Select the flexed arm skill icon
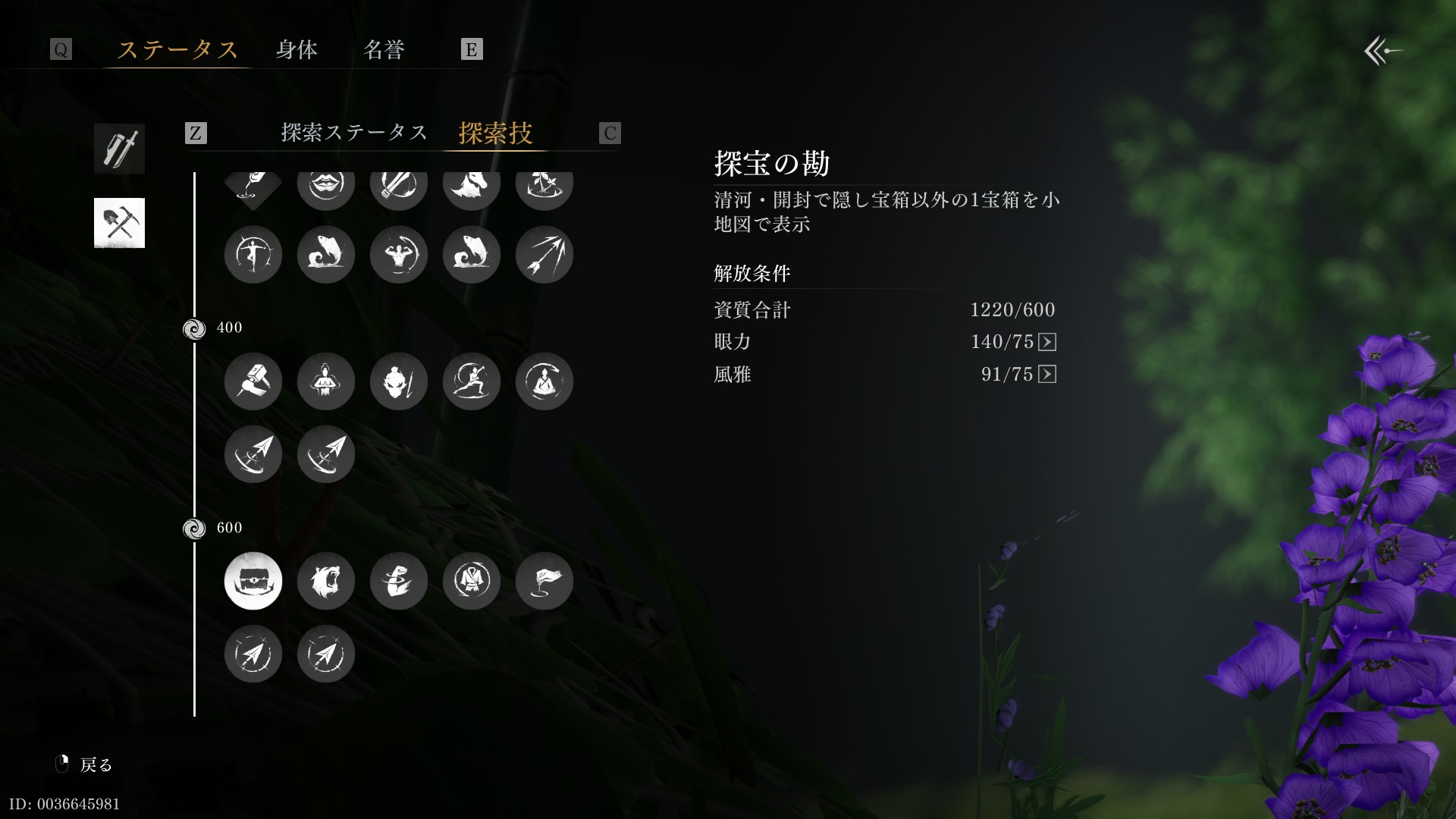Screen dimensions: 1456x819 [x=399, y=581]
